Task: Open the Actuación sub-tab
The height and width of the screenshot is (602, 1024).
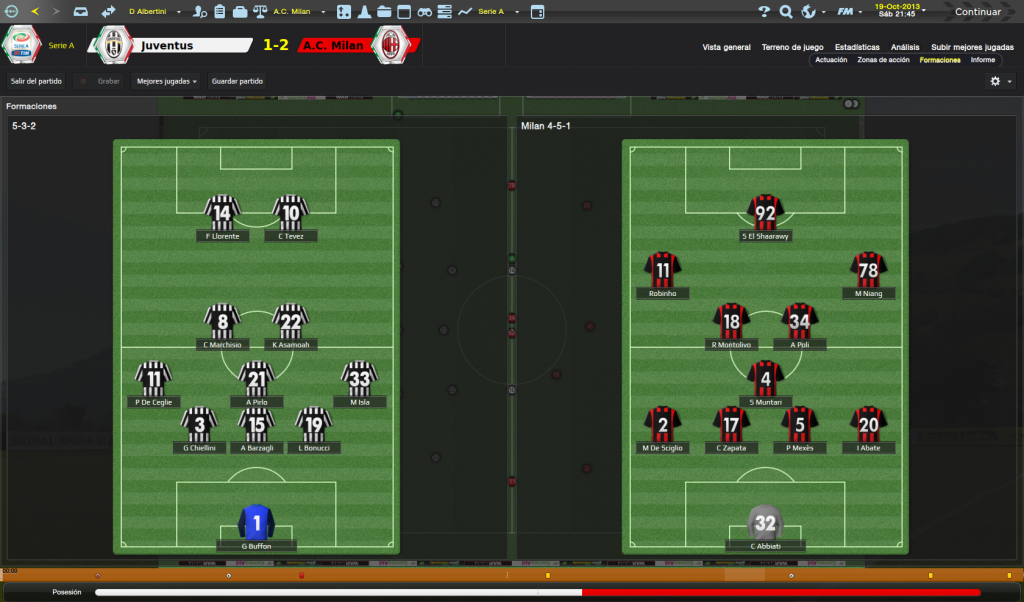Action: [831, 60]
